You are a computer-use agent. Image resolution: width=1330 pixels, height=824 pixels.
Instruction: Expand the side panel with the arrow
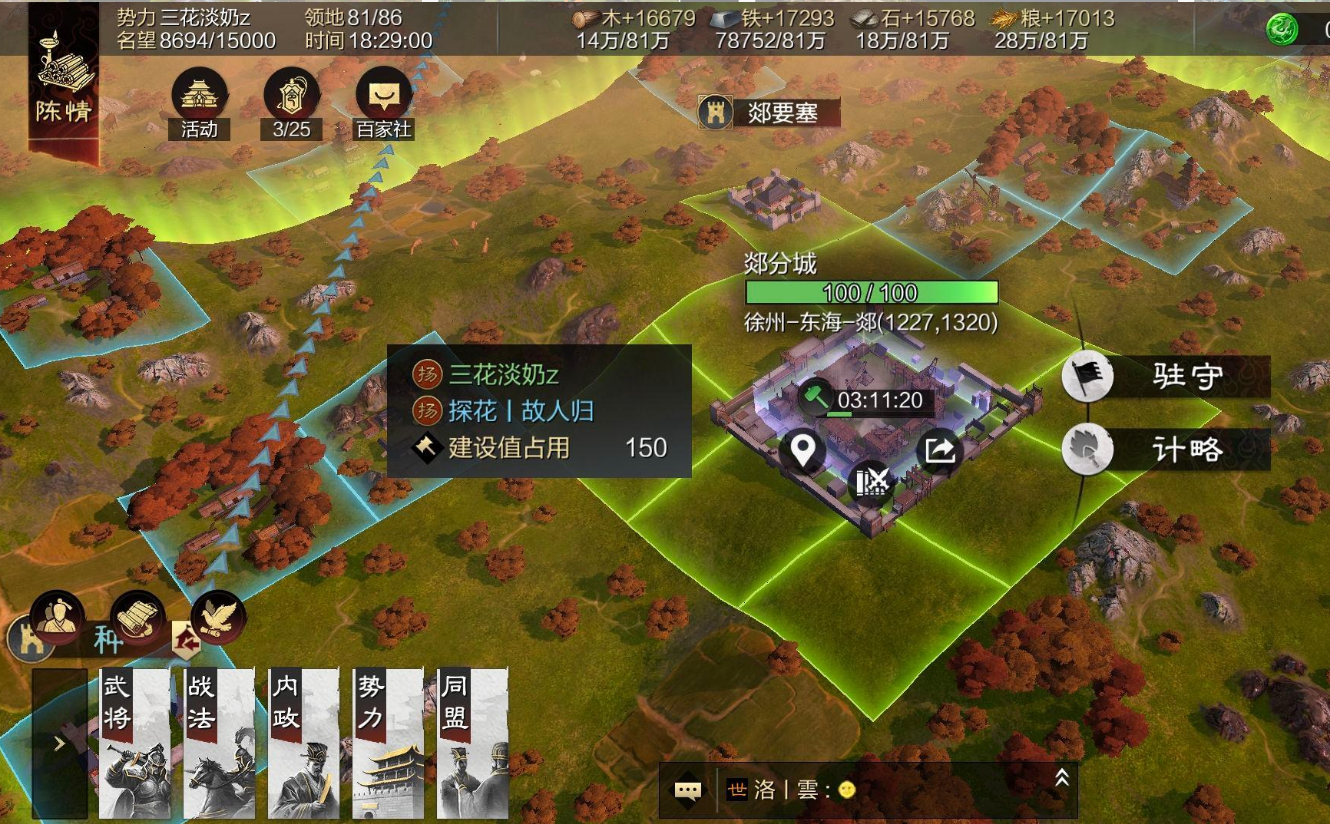tap(59, 743)
